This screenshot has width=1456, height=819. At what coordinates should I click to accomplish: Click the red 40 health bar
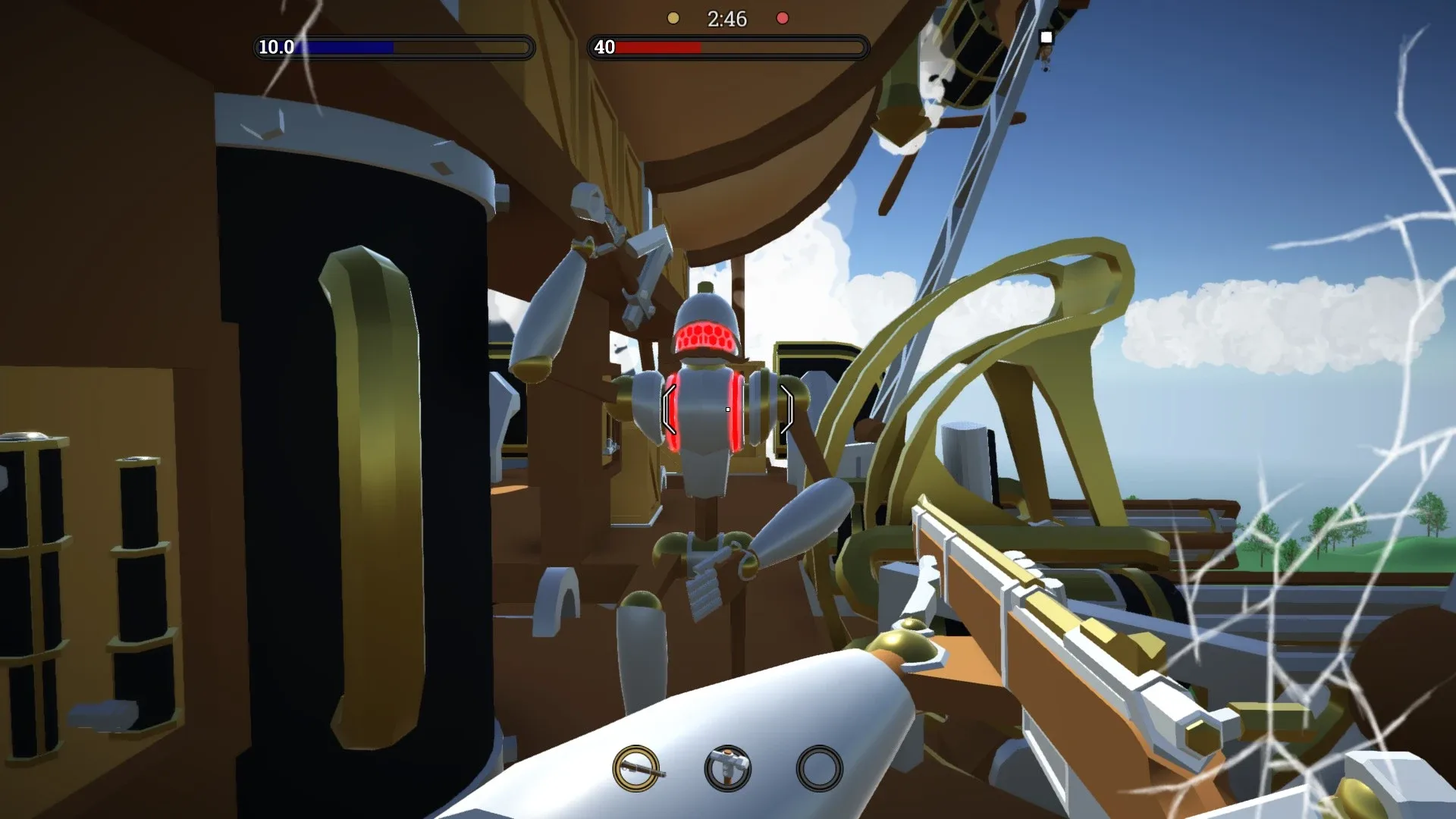[660, 47]
